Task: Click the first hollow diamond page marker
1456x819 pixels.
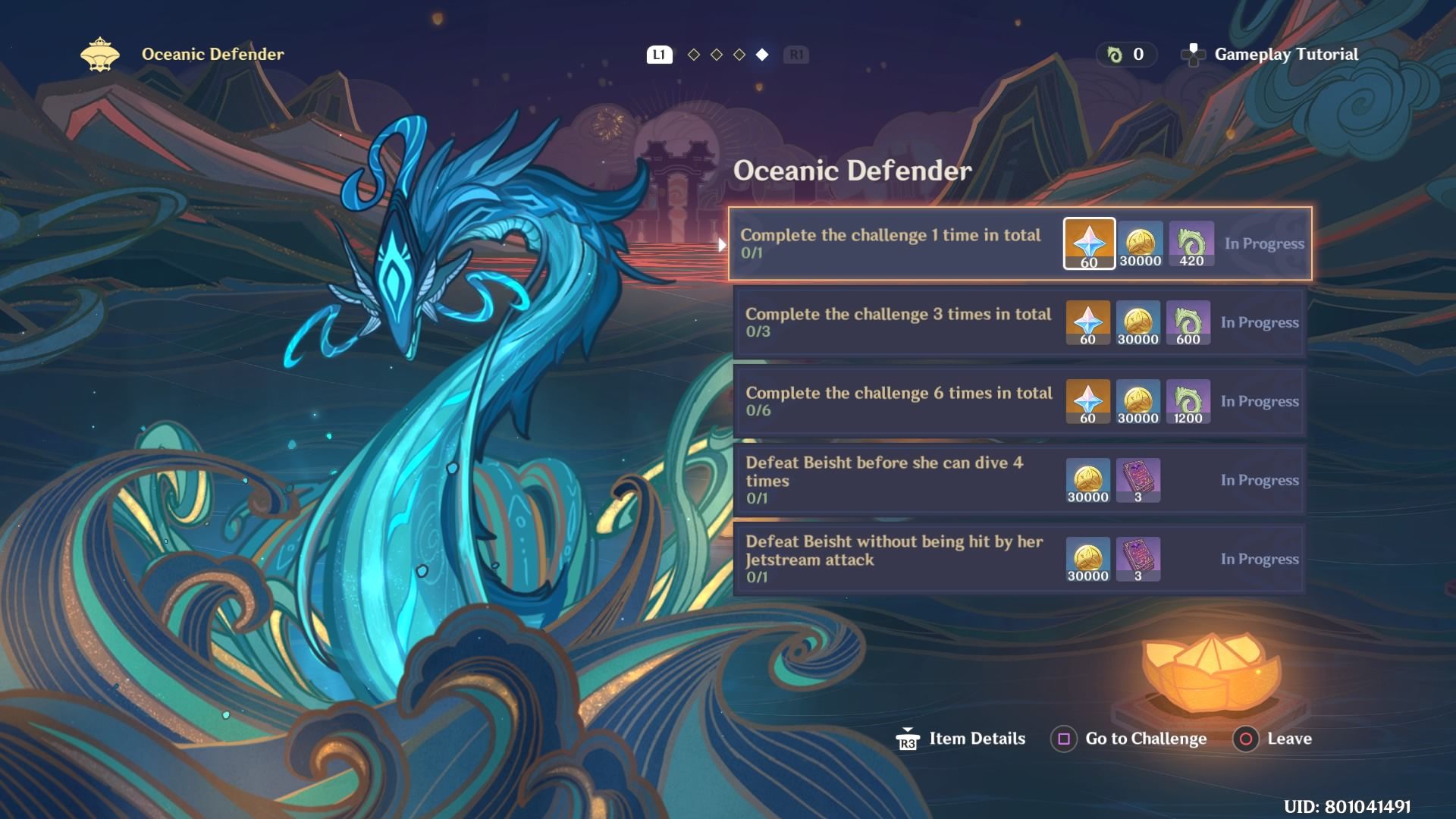Action: [693, 54]
